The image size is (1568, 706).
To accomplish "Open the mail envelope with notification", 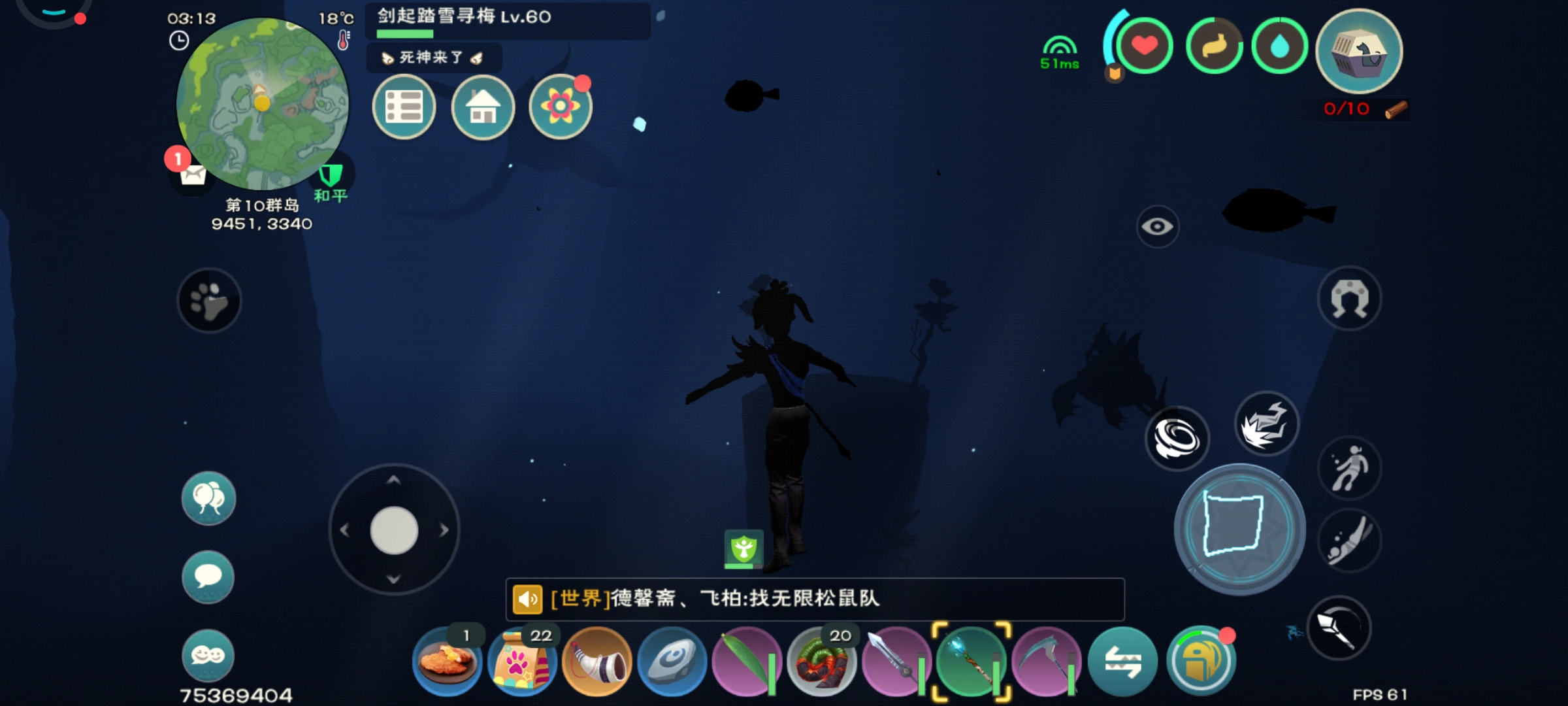I will [192, 174].
